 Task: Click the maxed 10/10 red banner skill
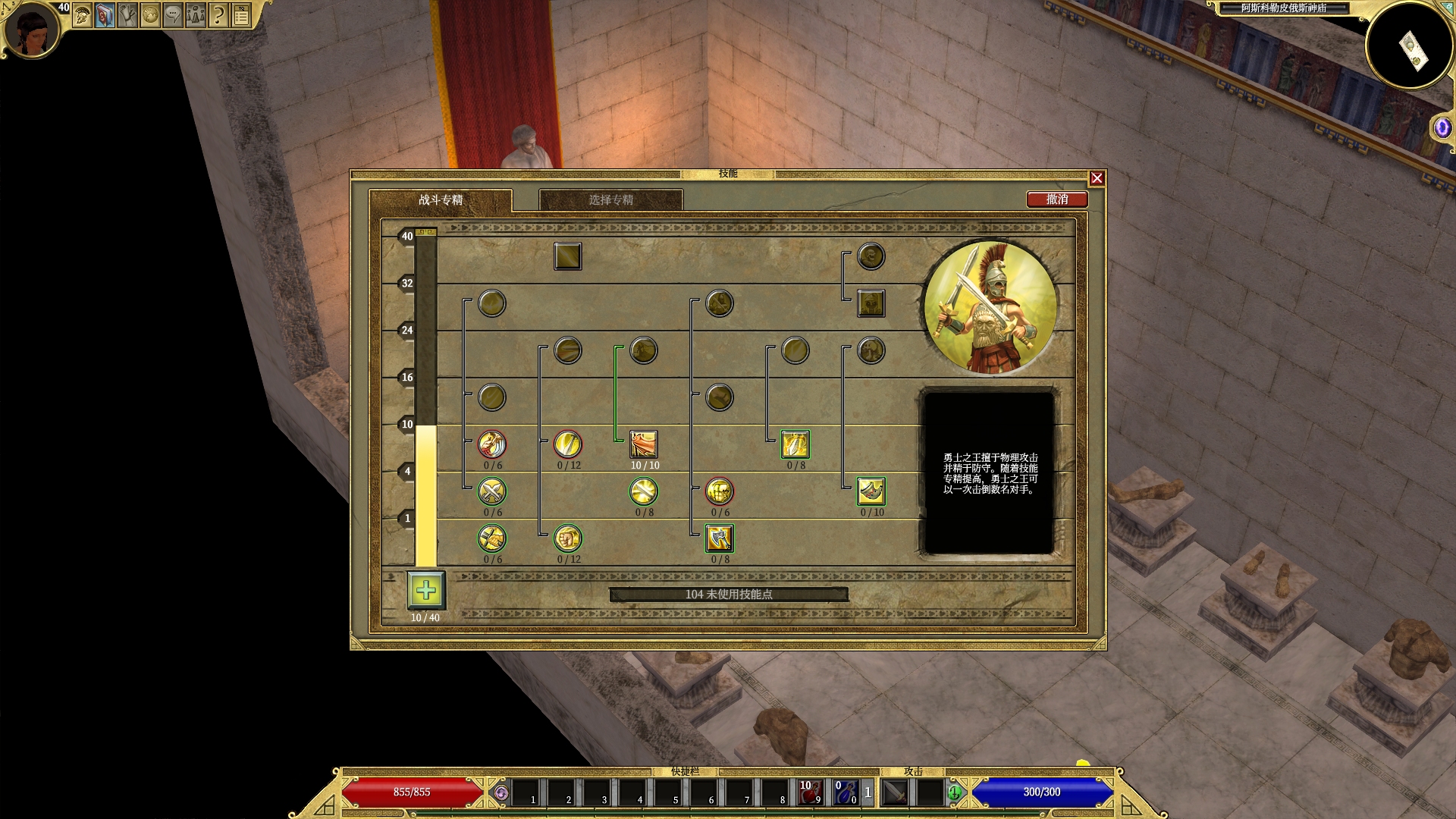(x=644, y=444)
